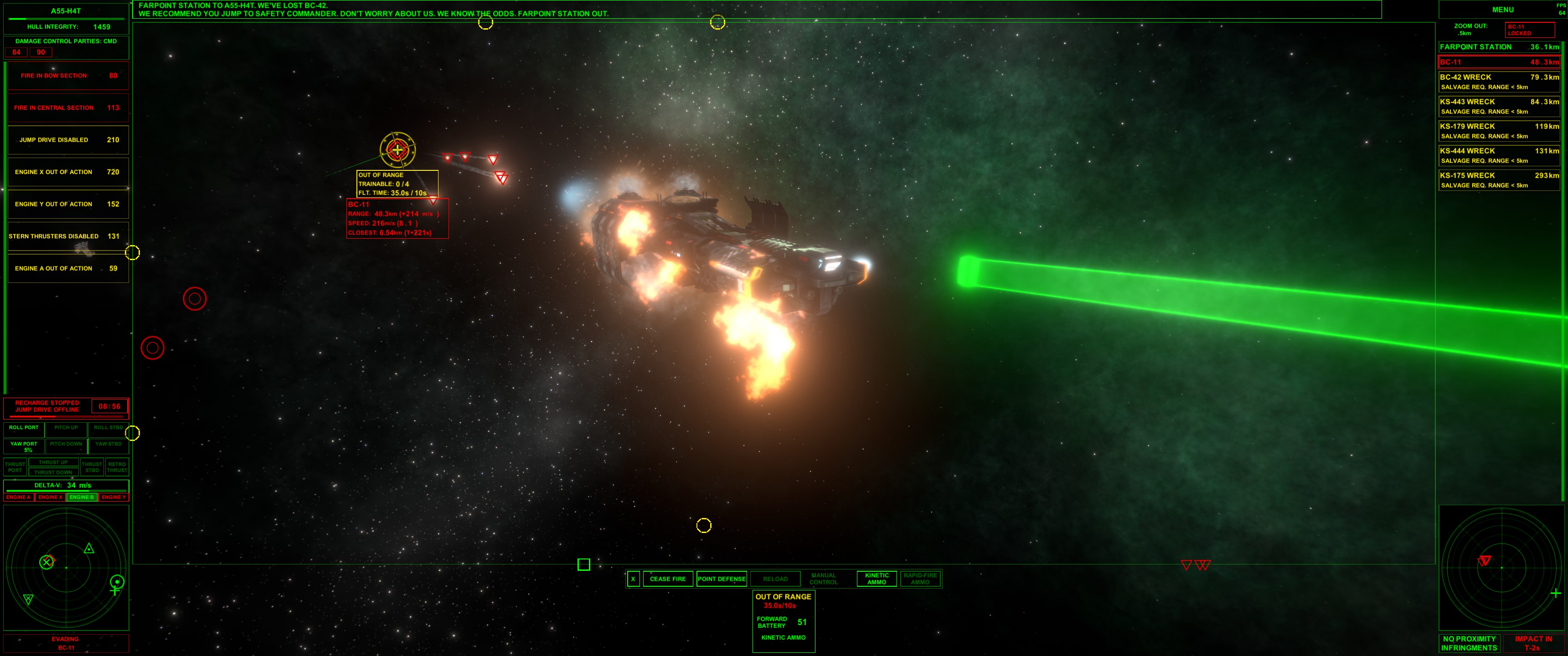Select the Jump Drive Disabled damage entry

[67, 140]
